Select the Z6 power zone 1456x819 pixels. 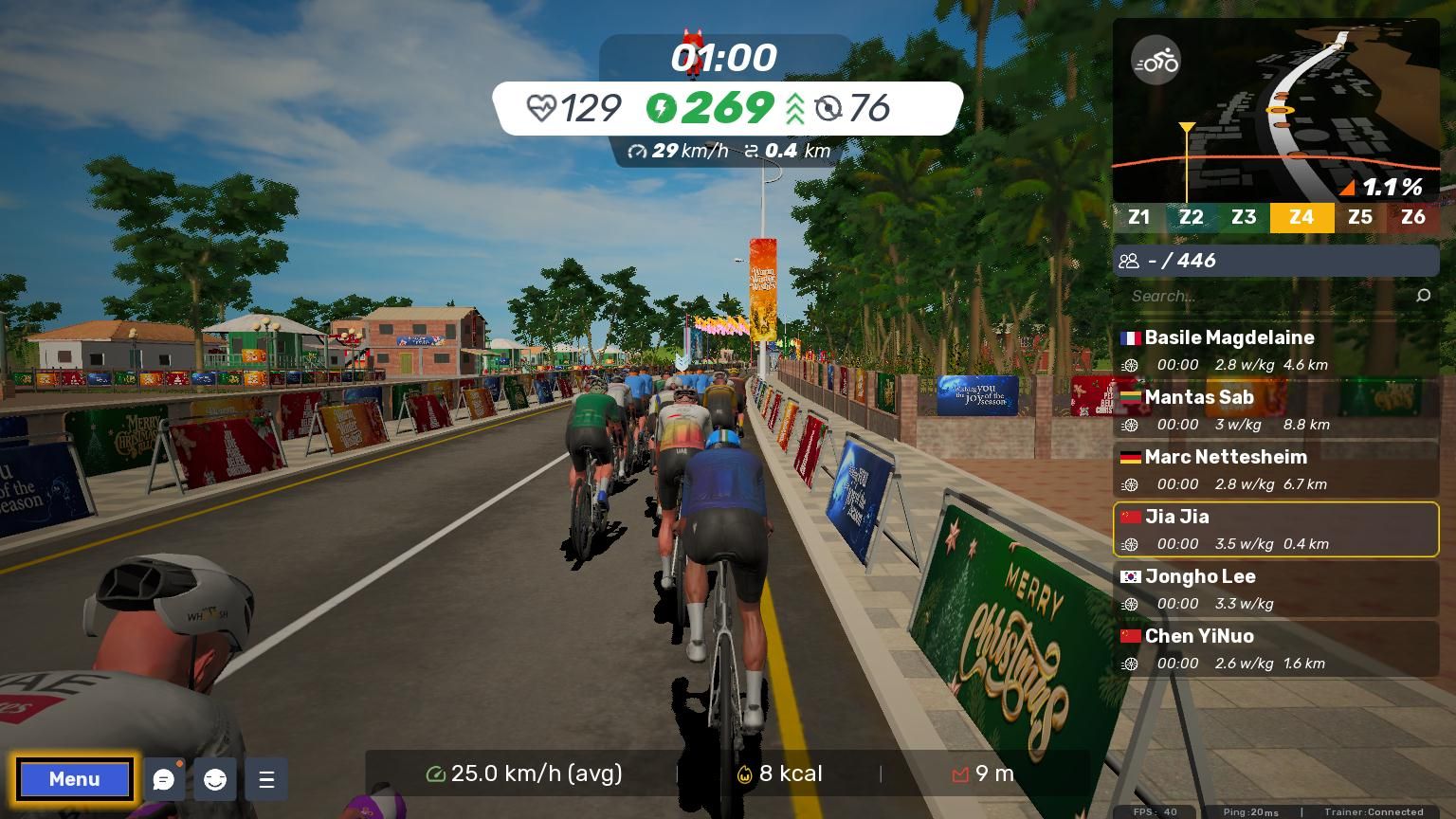pyautogui.click(x=1412, y=217)
